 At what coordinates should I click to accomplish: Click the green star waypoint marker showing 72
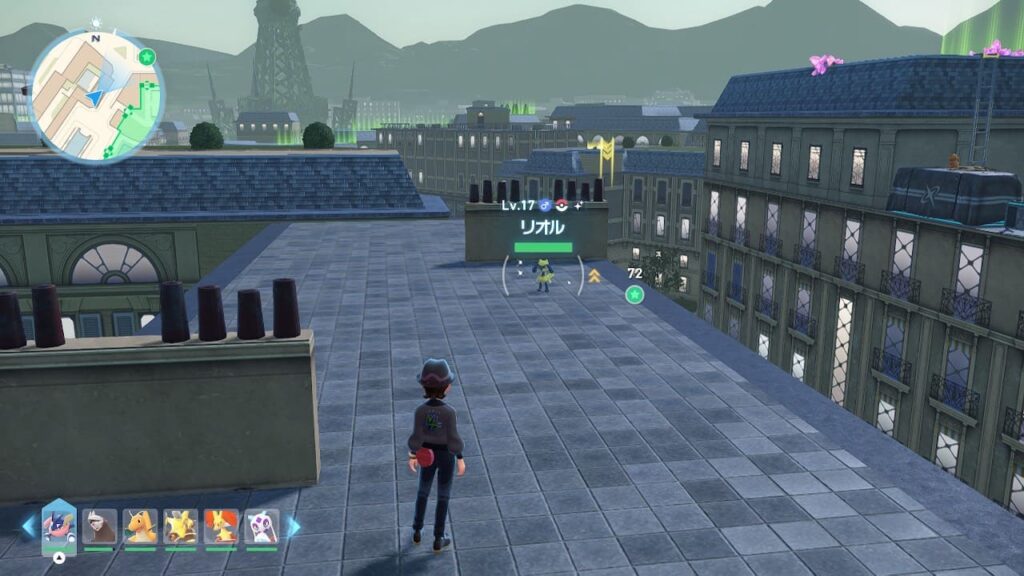point(634,294)
